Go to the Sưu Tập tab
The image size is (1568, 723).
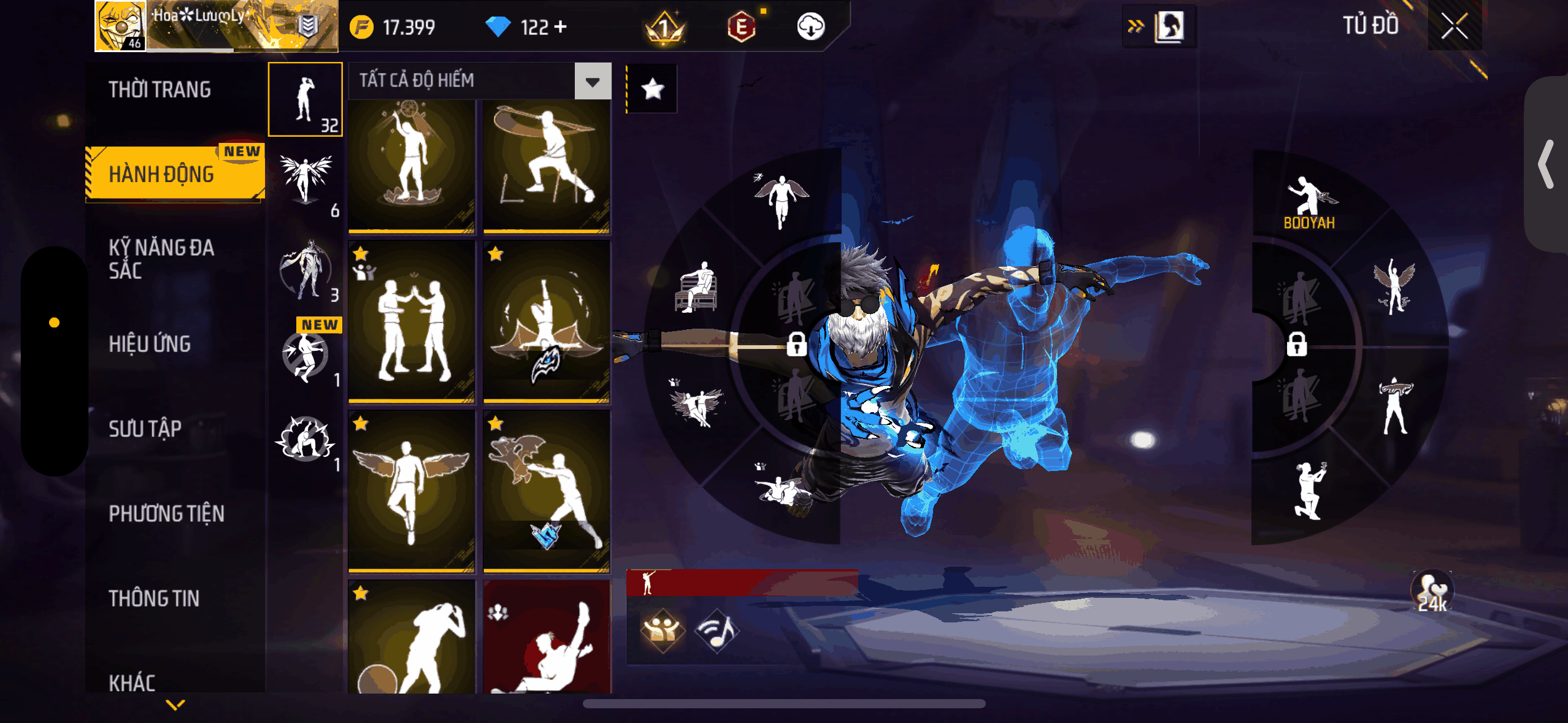[145, 429]
